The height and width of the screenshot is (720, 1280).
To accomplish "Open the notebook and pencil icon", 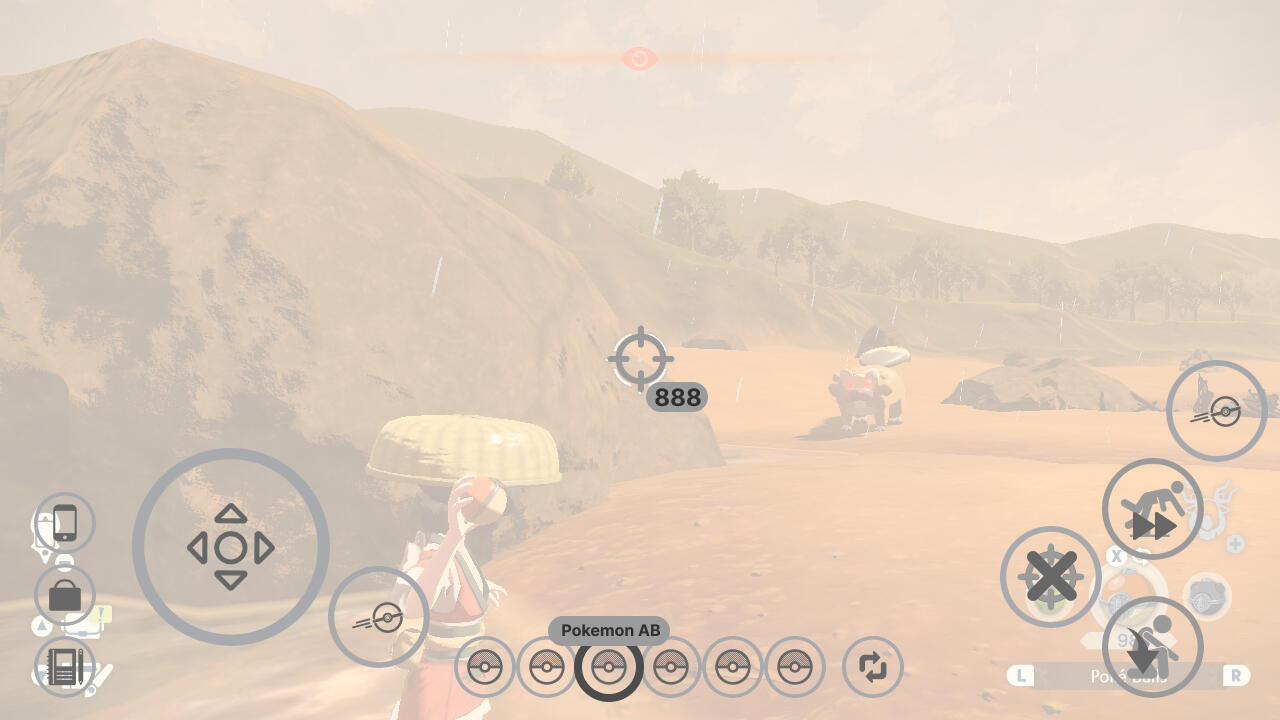I will 65,669.
